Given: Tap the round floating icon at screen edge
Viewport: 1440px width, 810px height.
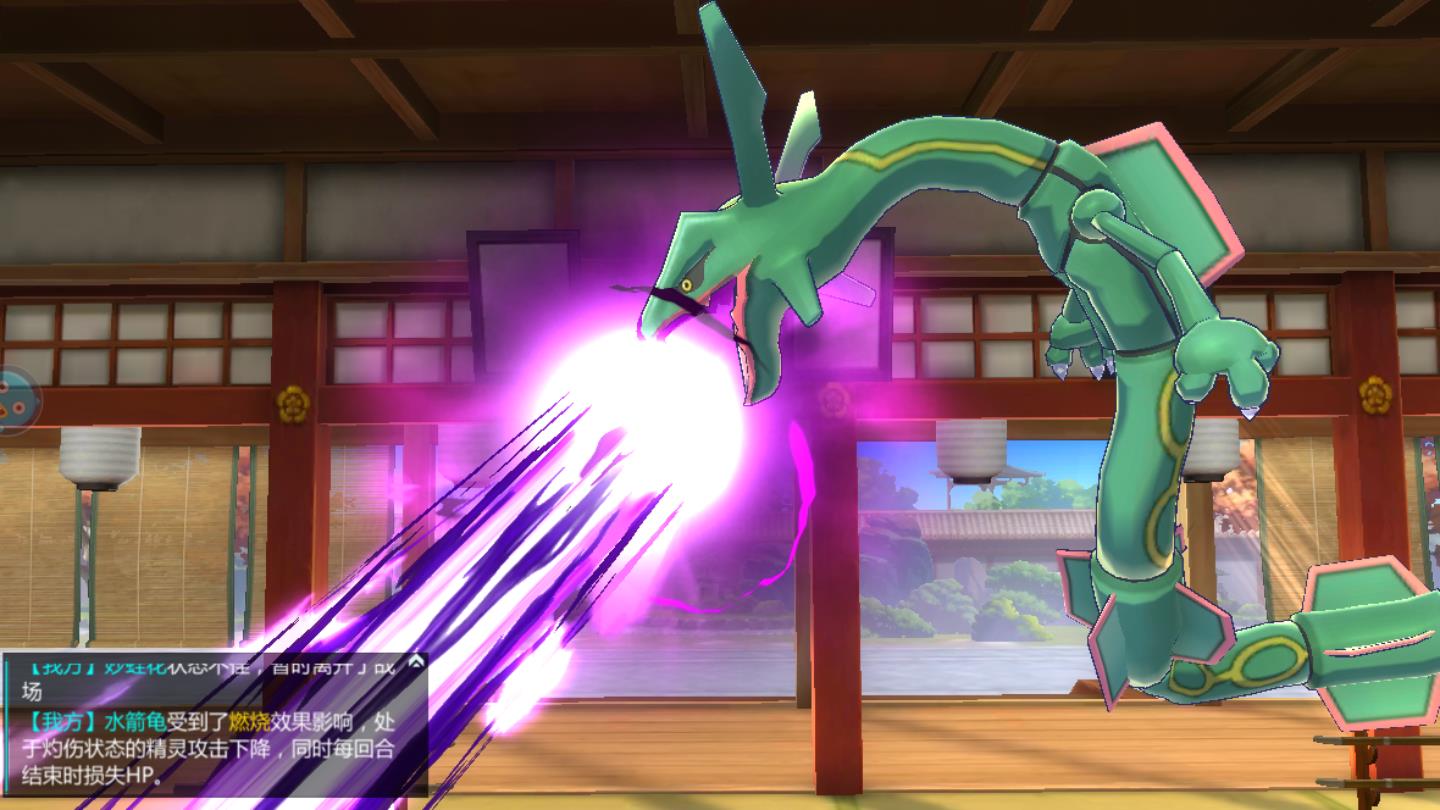Looking at the screenshot, I should click(14, 400).
